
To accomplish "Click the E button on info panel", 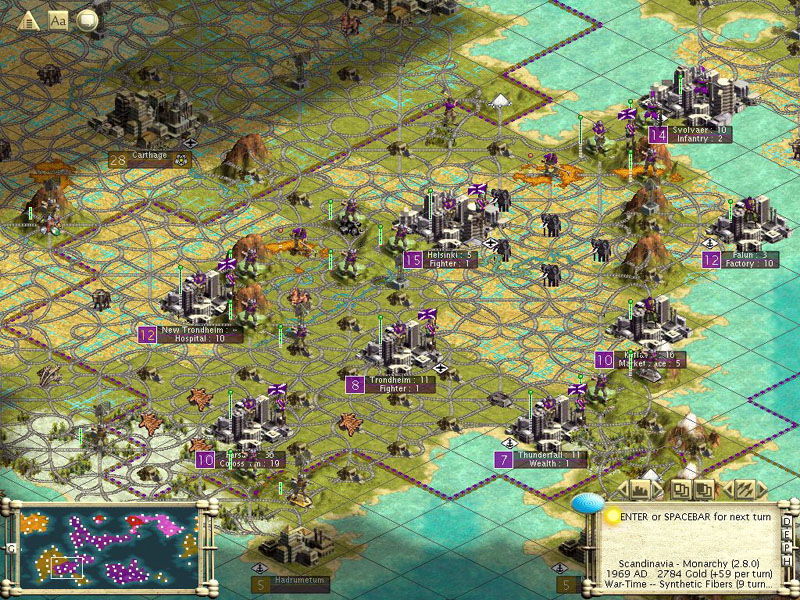I will click(x=788, y=533).
